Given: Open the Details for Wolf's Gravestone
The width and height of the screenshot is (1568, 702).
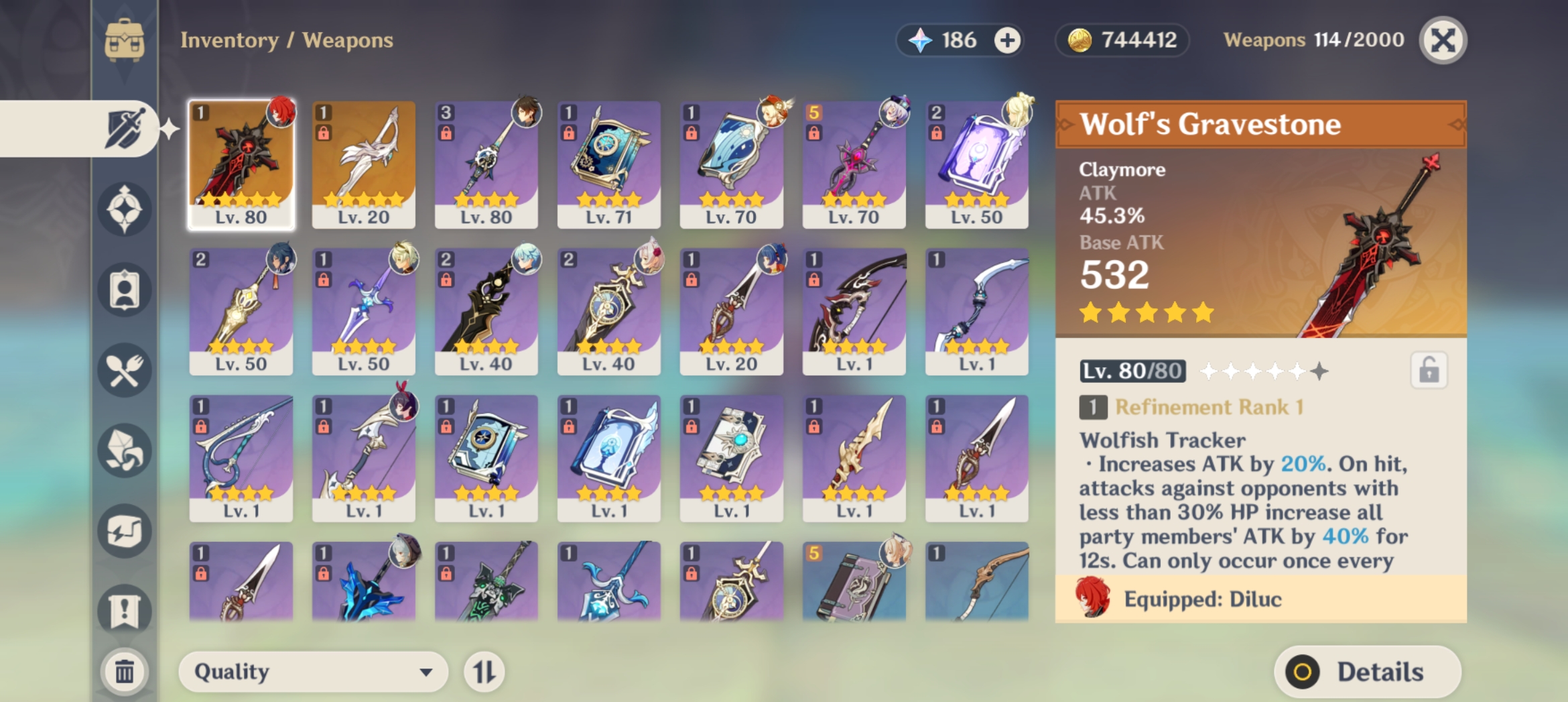Looking at the screenshot, I should pos(1367,671).
